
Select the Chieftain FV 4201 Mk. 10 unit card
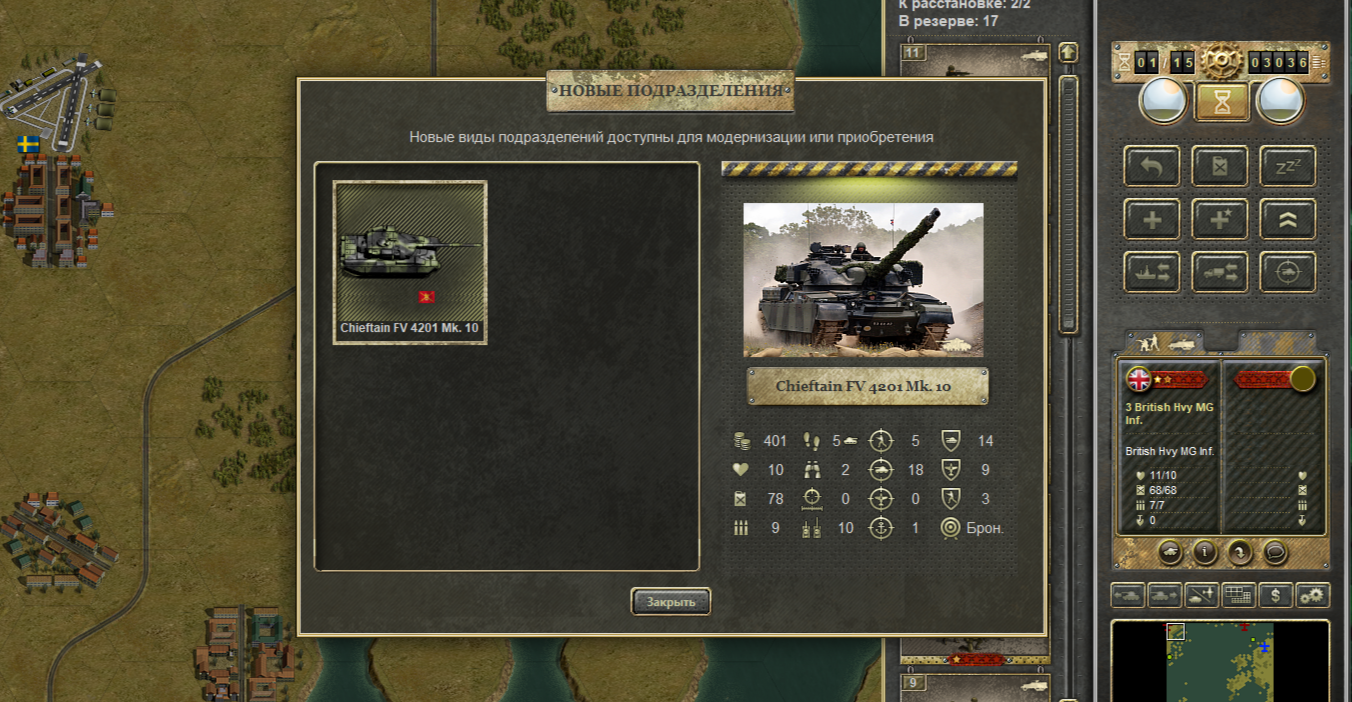point(410,262)
